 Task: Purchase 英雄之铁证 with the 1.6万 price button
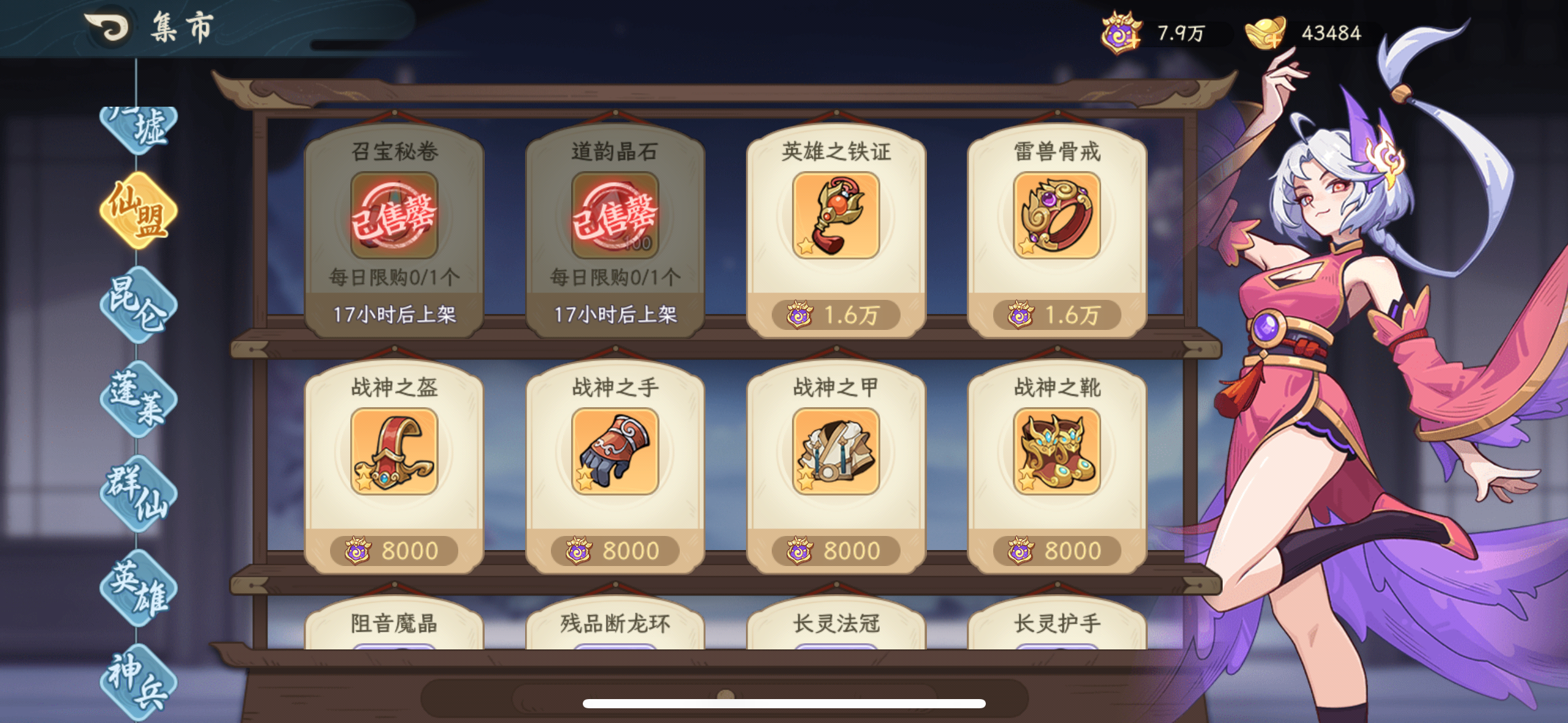tap(837, 316)
